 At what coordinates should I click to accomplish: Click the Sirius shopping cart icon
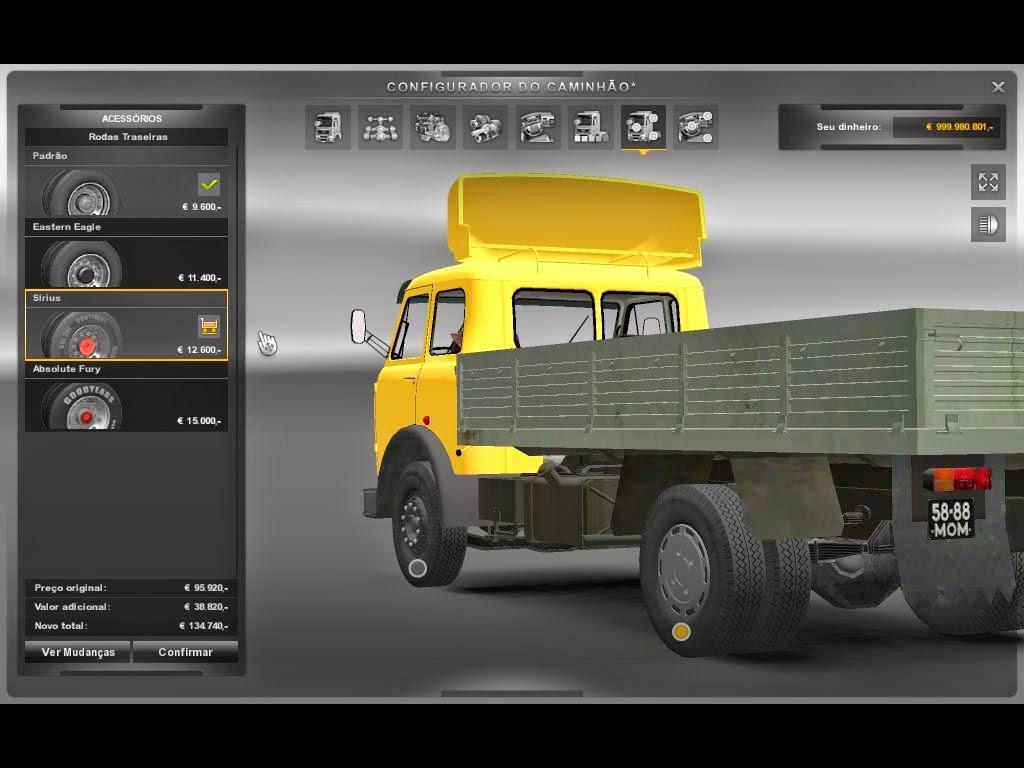tap(209, 326)
